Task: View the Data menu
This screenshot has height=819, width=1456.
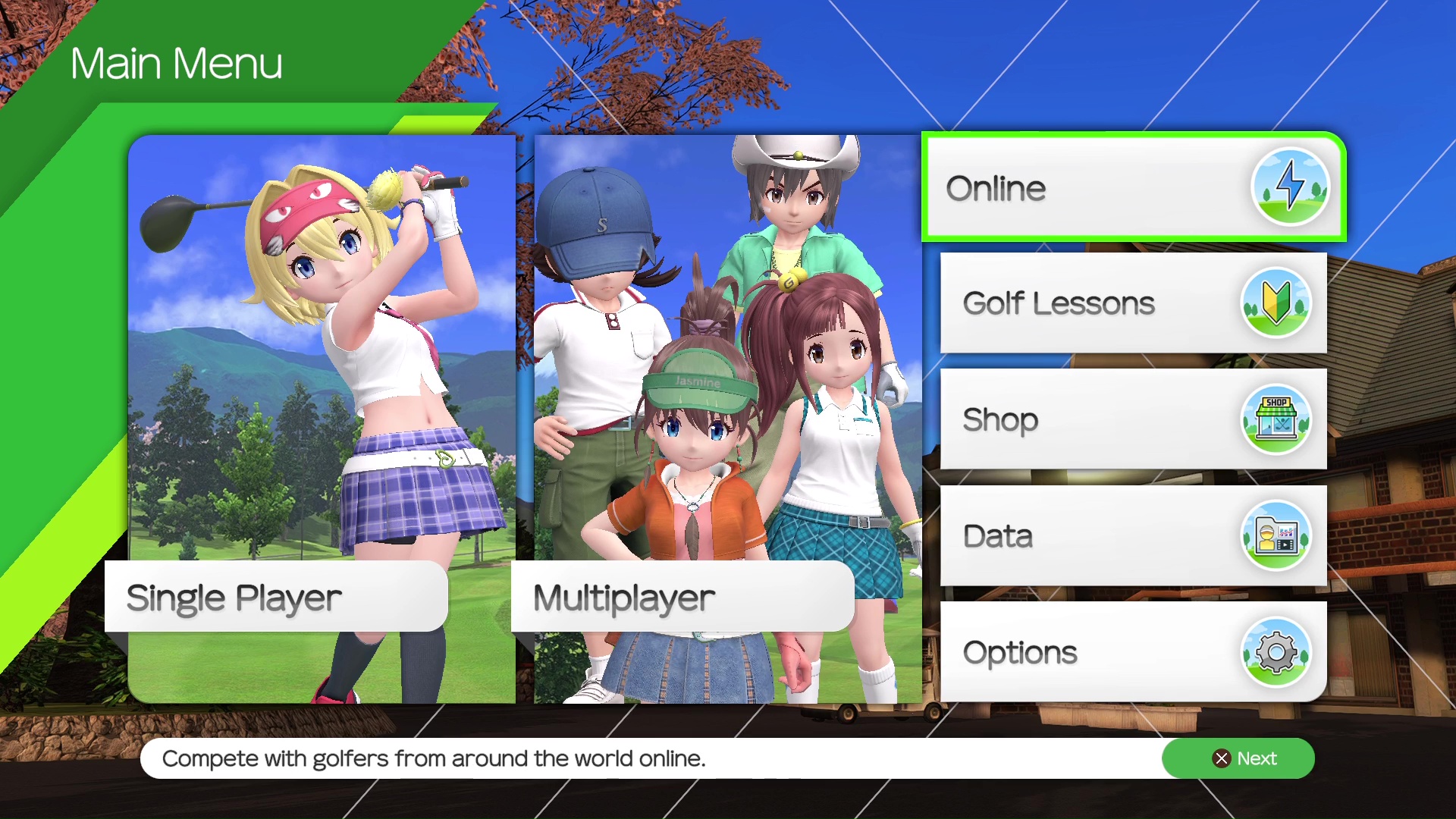Action: (1133, 535)
